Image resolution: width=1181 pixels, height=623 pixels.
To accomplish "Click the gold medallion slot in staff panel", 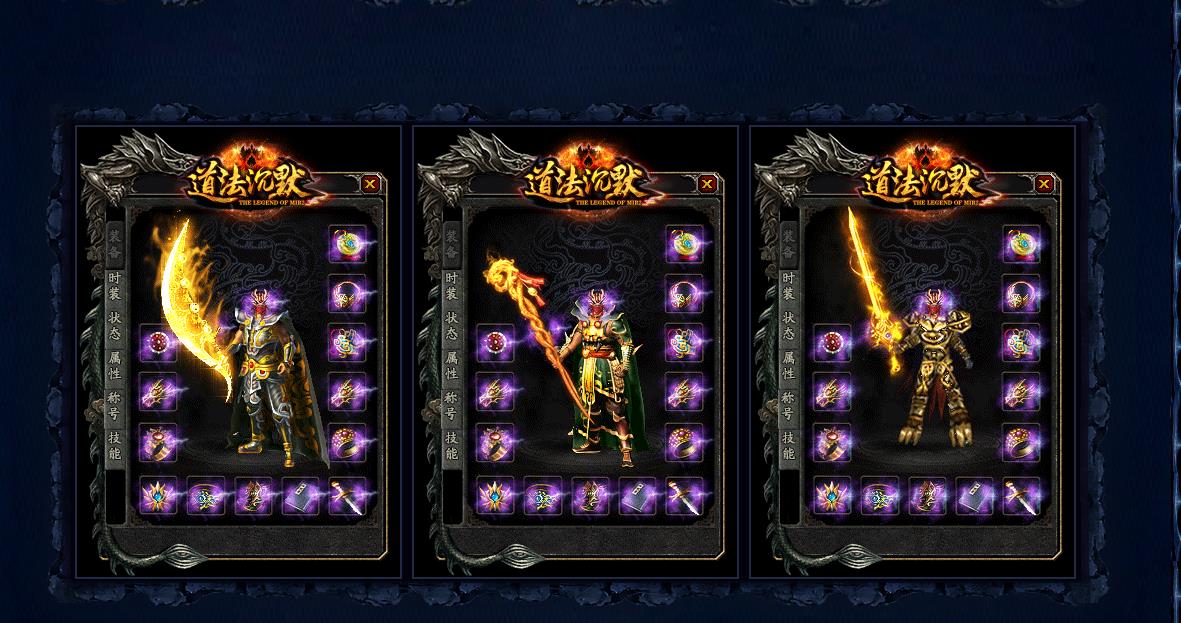I will (x=684, y=245).
